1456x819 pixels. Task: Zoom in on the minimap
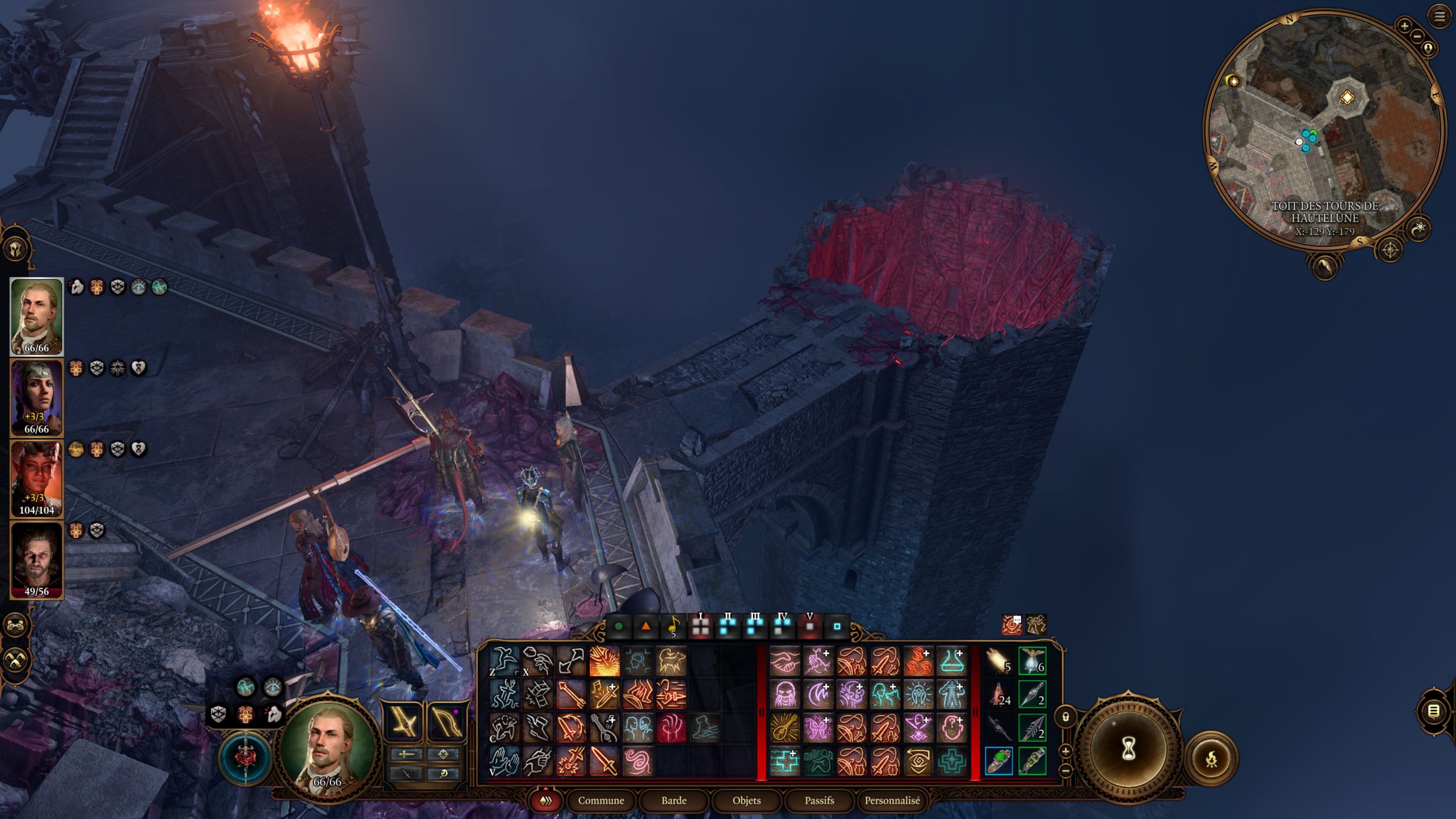[1404, 25]
